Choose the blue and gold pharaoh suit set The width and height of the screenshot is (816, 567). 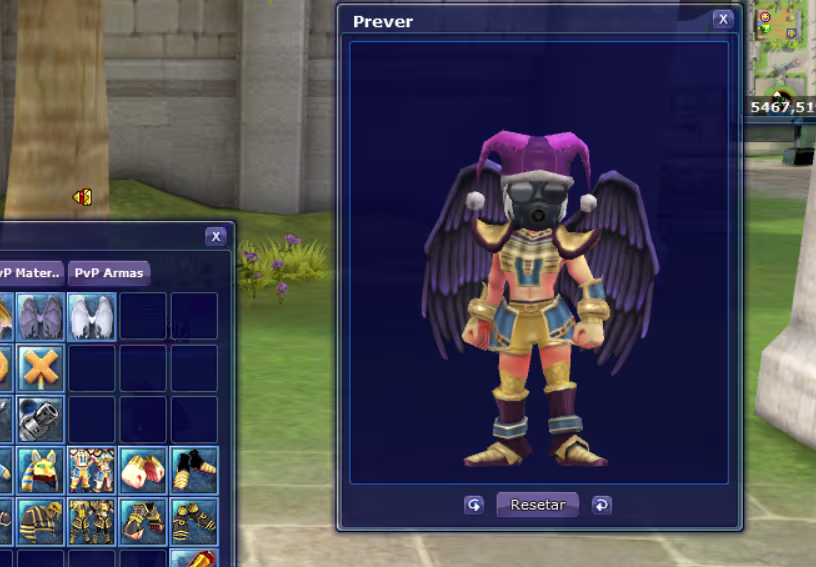[92, 470]
